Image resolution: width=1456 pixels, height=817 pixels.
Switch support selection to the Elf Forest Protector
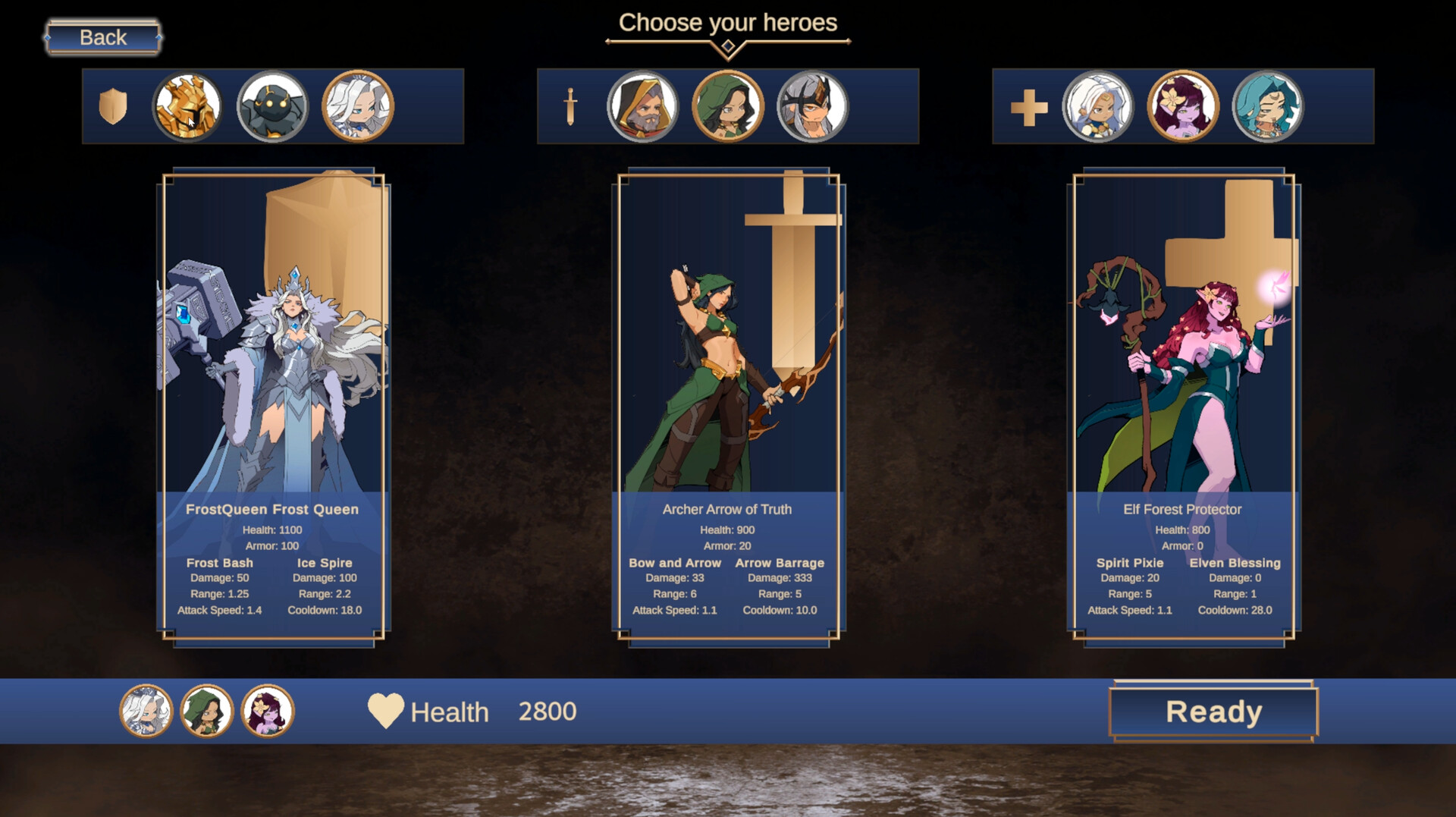[x=1181, y=106]
